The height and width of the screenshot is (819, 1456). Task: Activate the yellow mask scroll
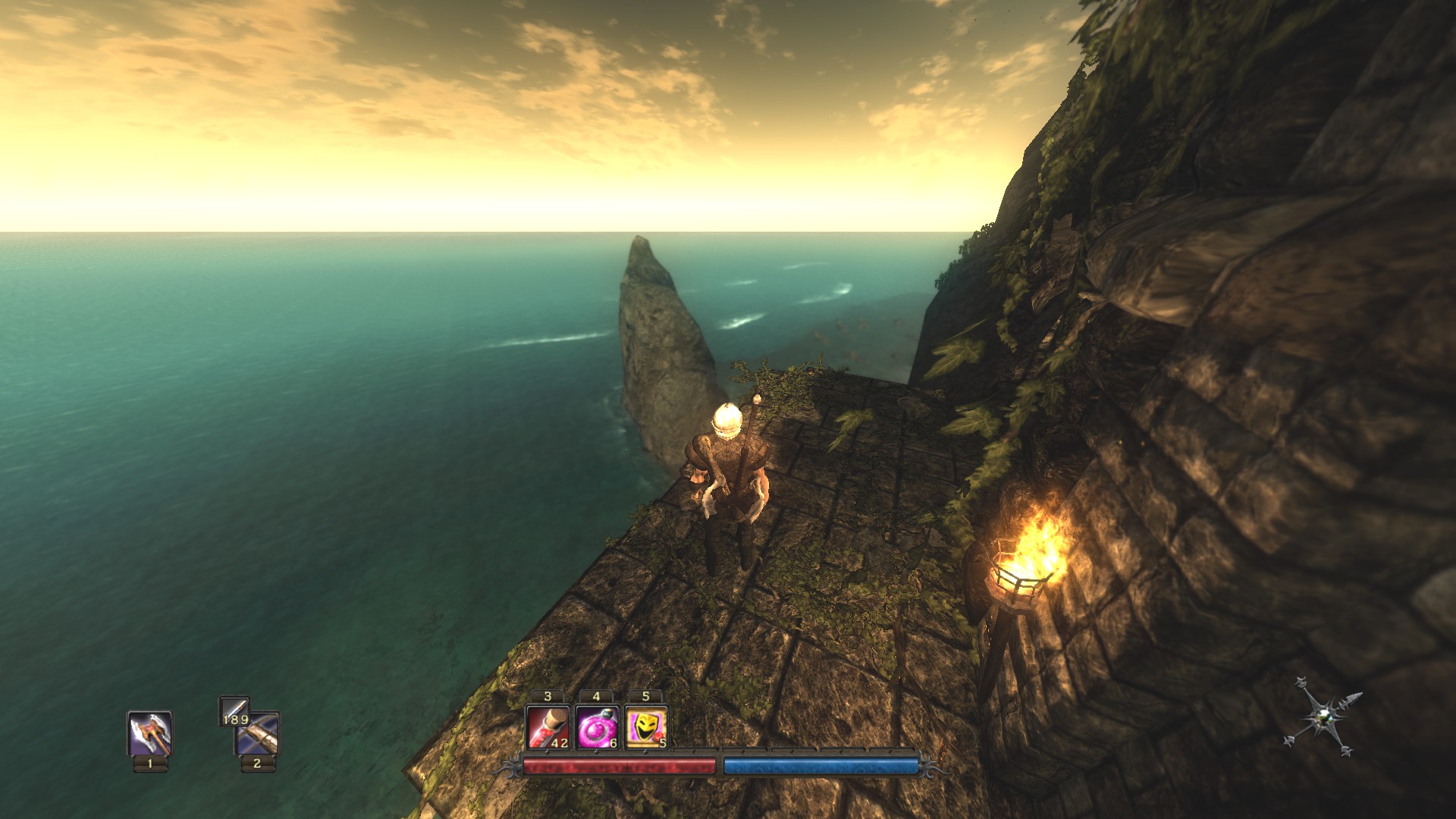[x=646, y=727]
